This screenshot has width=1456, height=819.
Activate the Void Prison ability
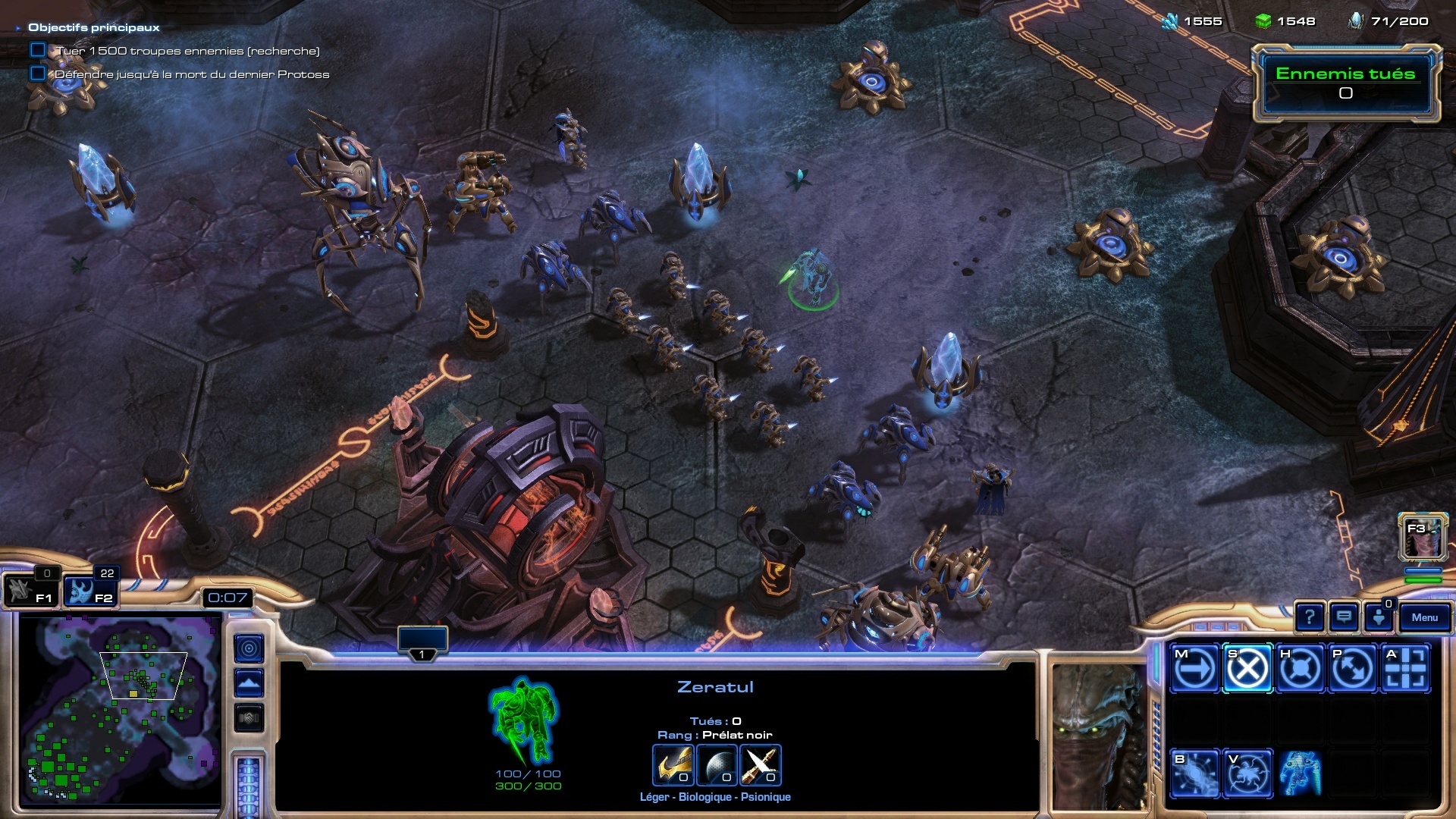[x=1247, y=773]
